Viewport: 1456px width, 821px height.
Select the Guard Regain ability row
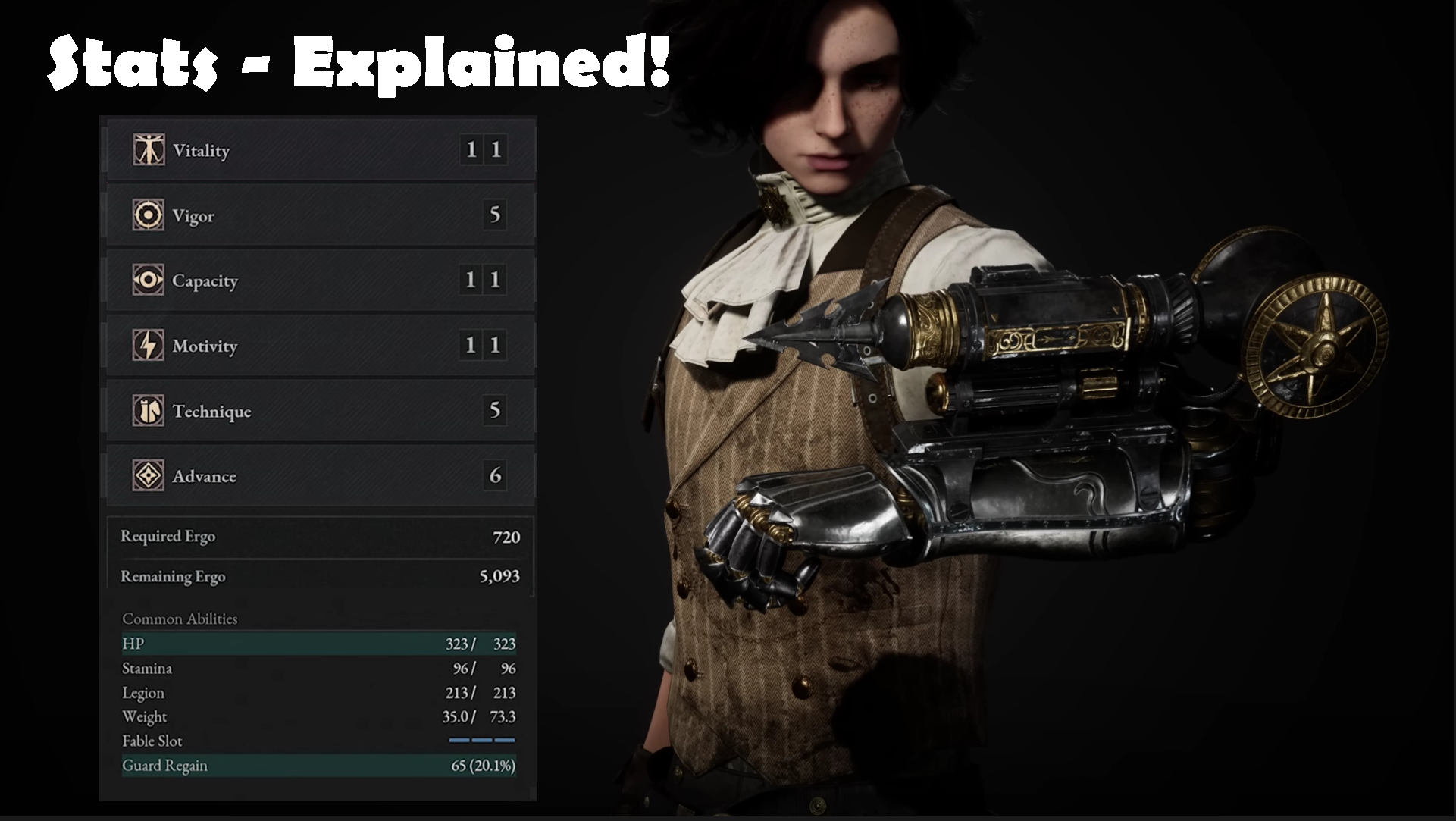click(318, 766)
